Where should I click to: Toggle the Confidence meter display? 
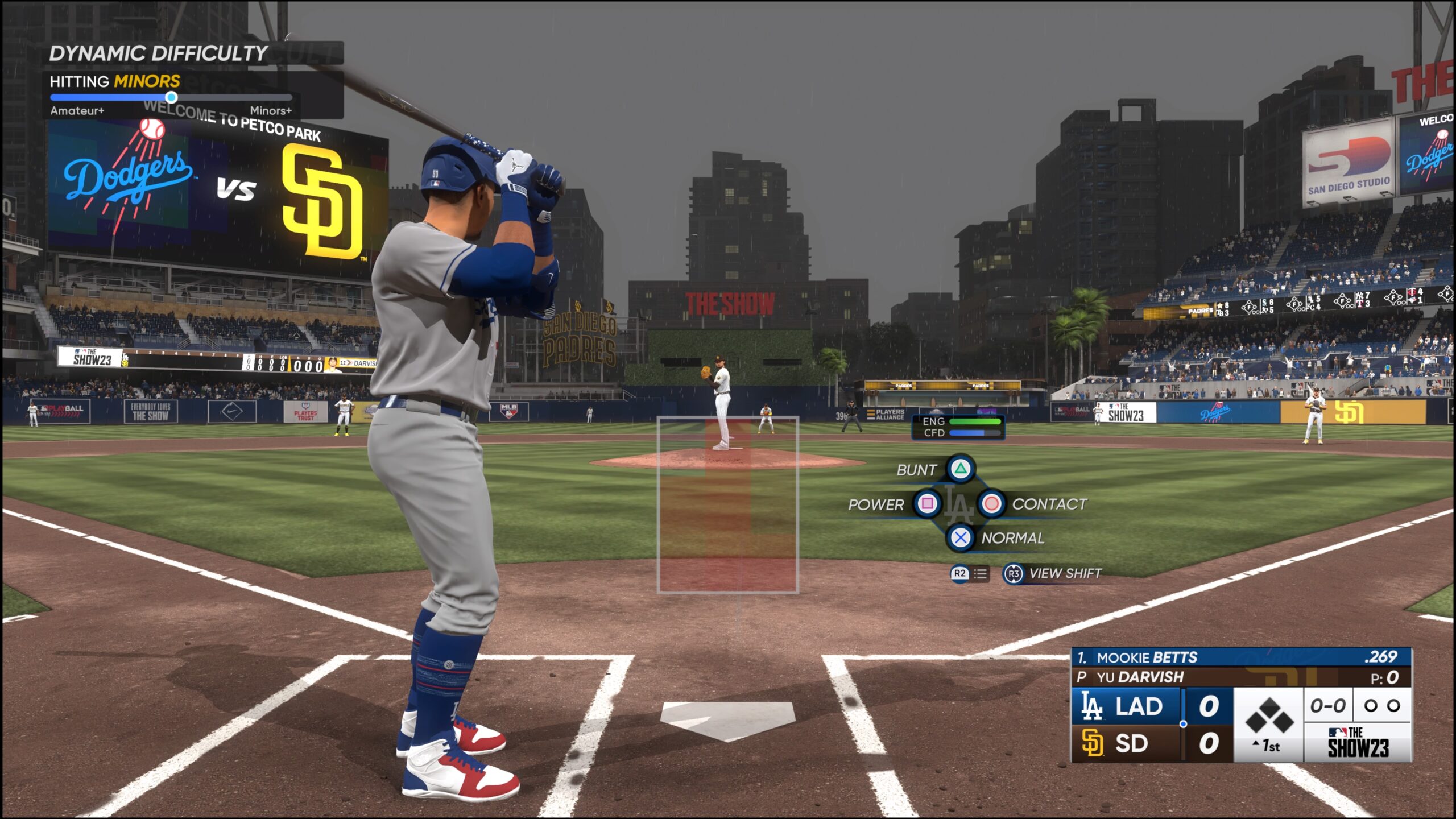(x=959, y=433)
